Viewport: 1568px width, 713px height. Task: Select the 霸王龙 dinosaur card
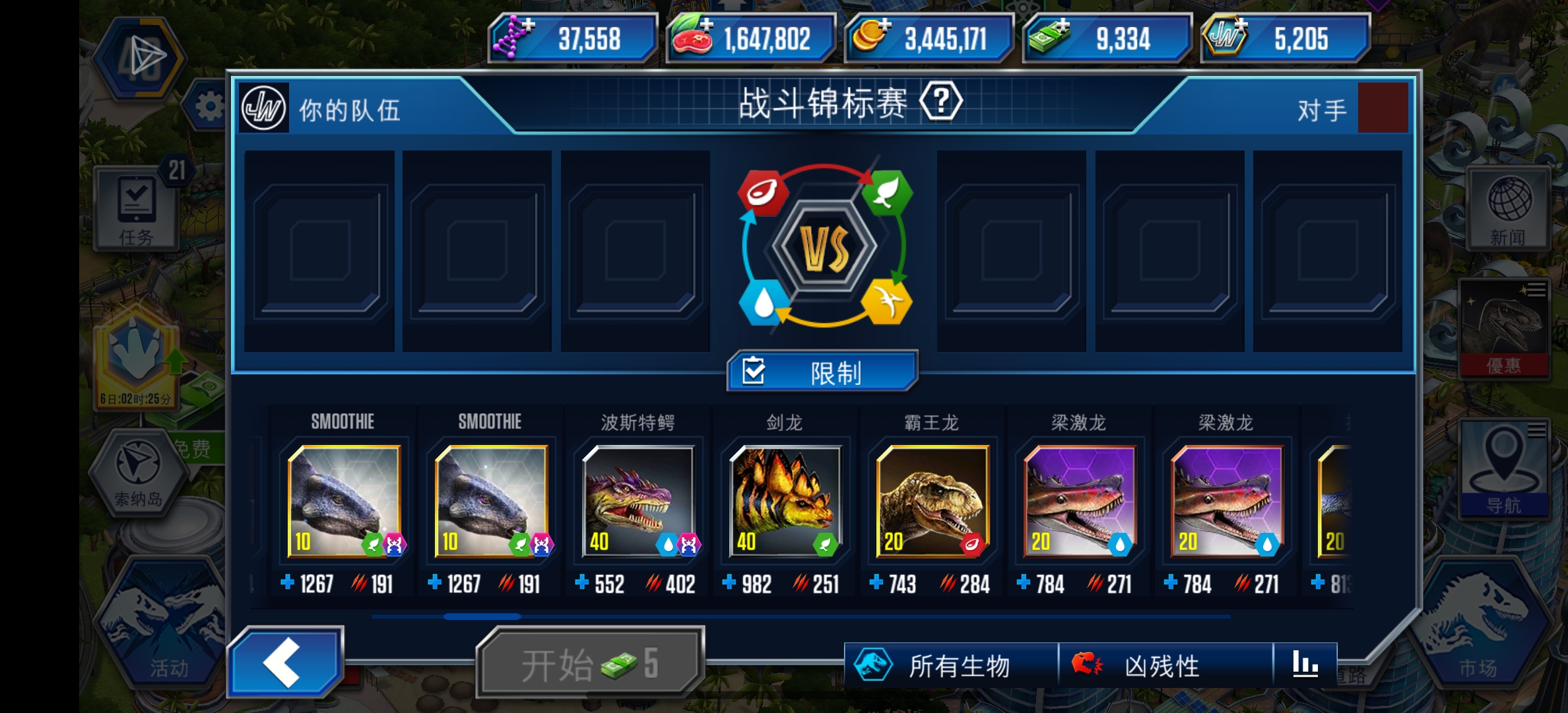point(931,502)
